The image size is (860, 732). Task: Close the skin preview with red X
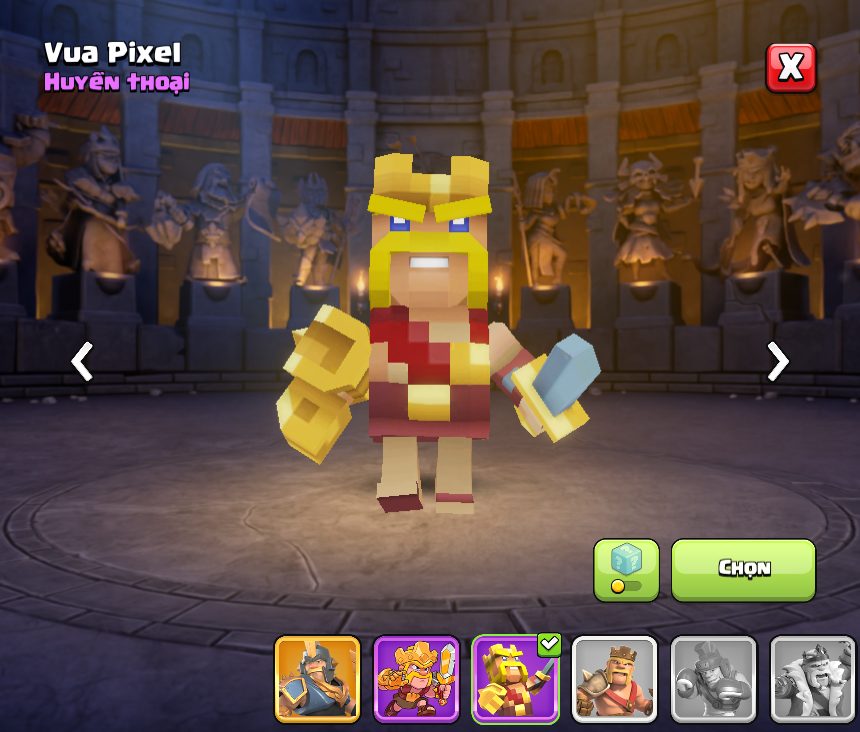pyautogui.click(x=790, y=68)
